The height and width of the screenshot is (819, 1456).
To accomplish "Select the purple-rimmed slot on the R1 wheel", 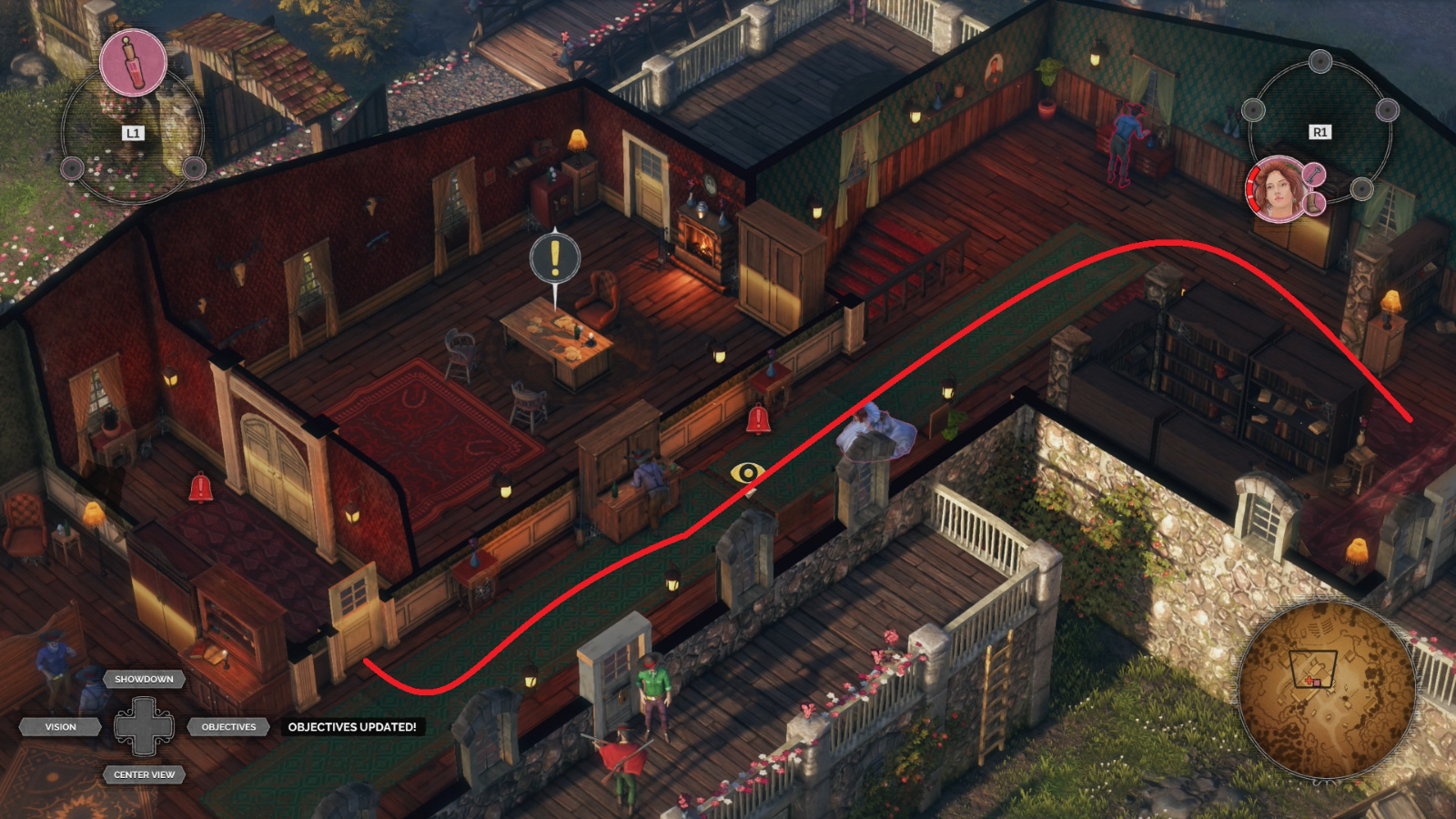I will (x=1387, y=111).
